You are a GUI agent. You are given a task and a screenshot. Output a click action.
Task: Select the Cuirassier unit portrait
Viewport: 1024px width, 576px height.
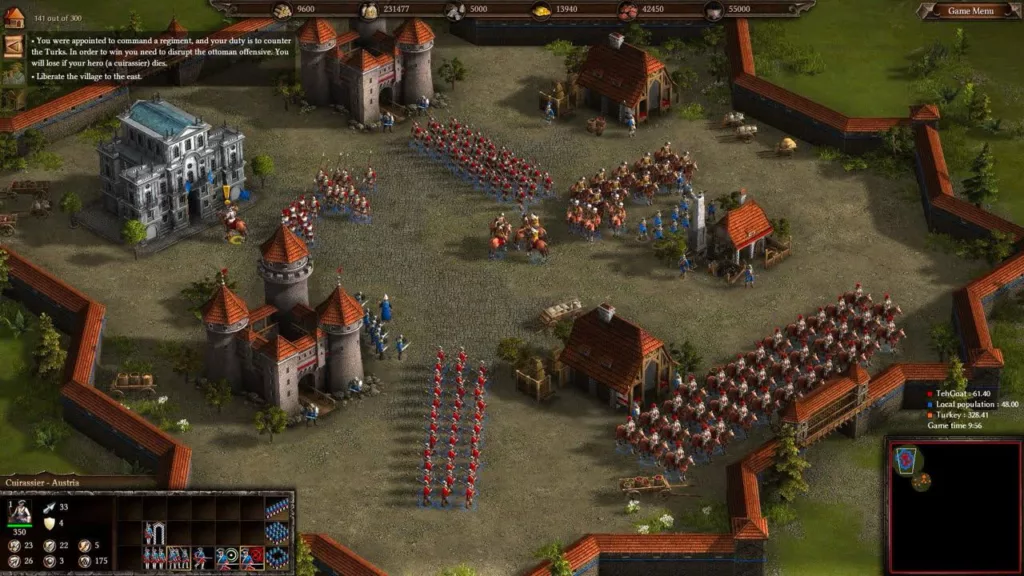click(19, 513)
